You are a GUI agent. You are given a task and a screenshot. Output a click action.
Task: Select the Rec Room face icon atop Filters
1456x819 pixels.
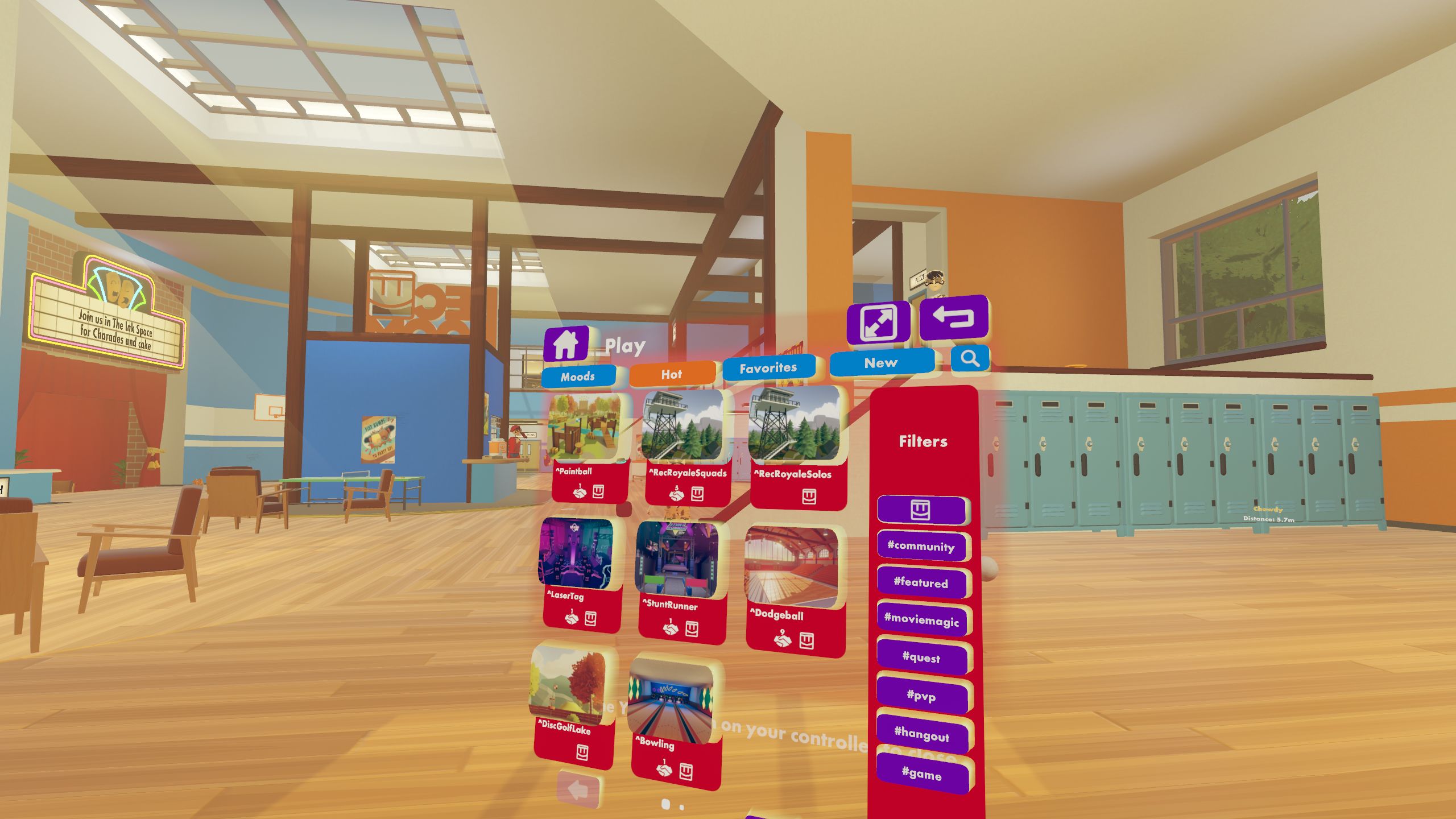tap(922, 511)
